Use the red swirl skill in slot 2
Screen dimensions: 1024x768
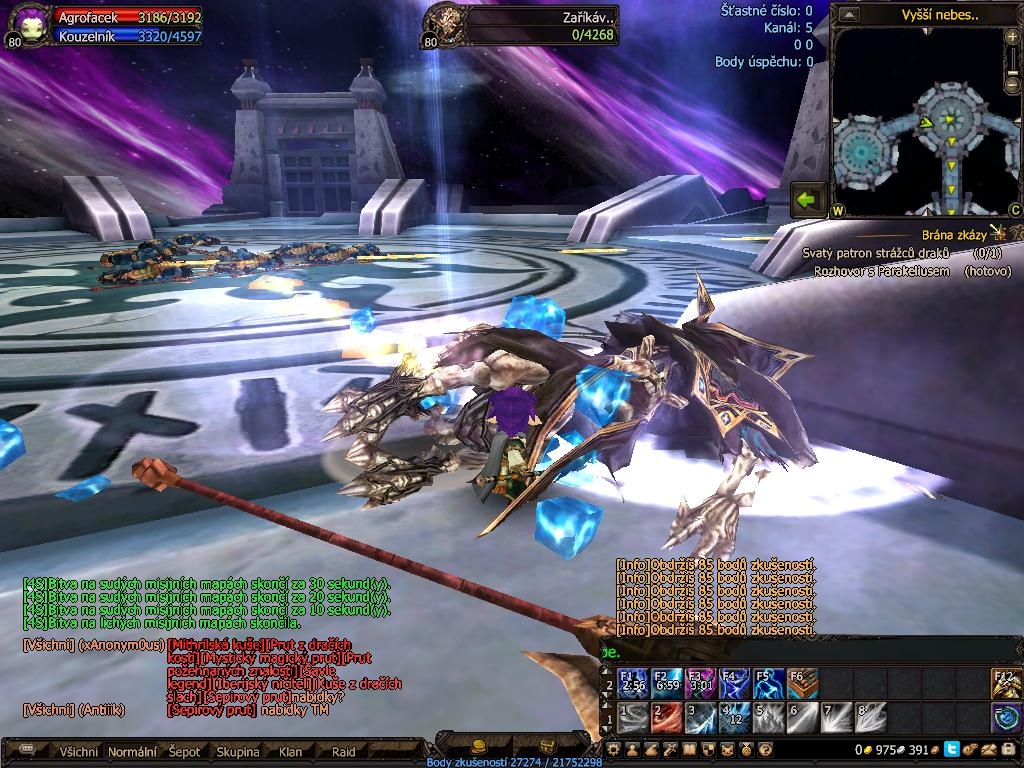(667, 716)
